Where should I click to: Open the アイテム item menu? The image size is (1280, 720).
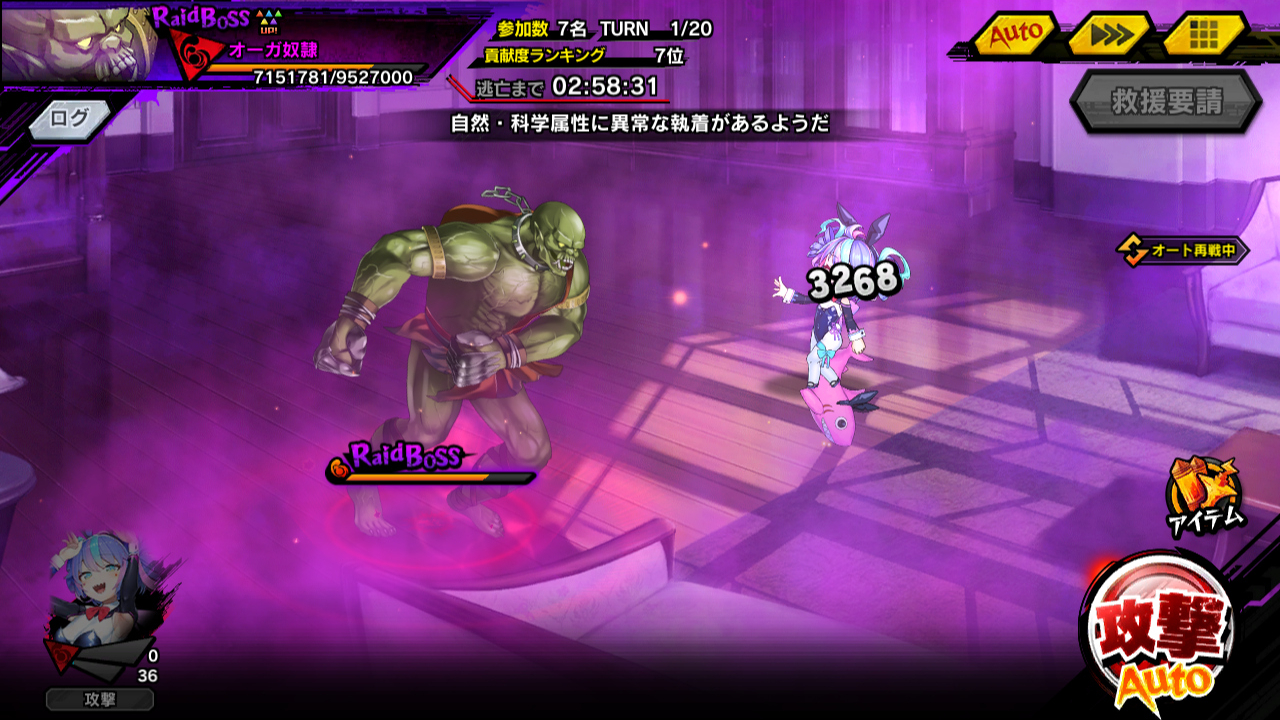[x=1206, y=493]
